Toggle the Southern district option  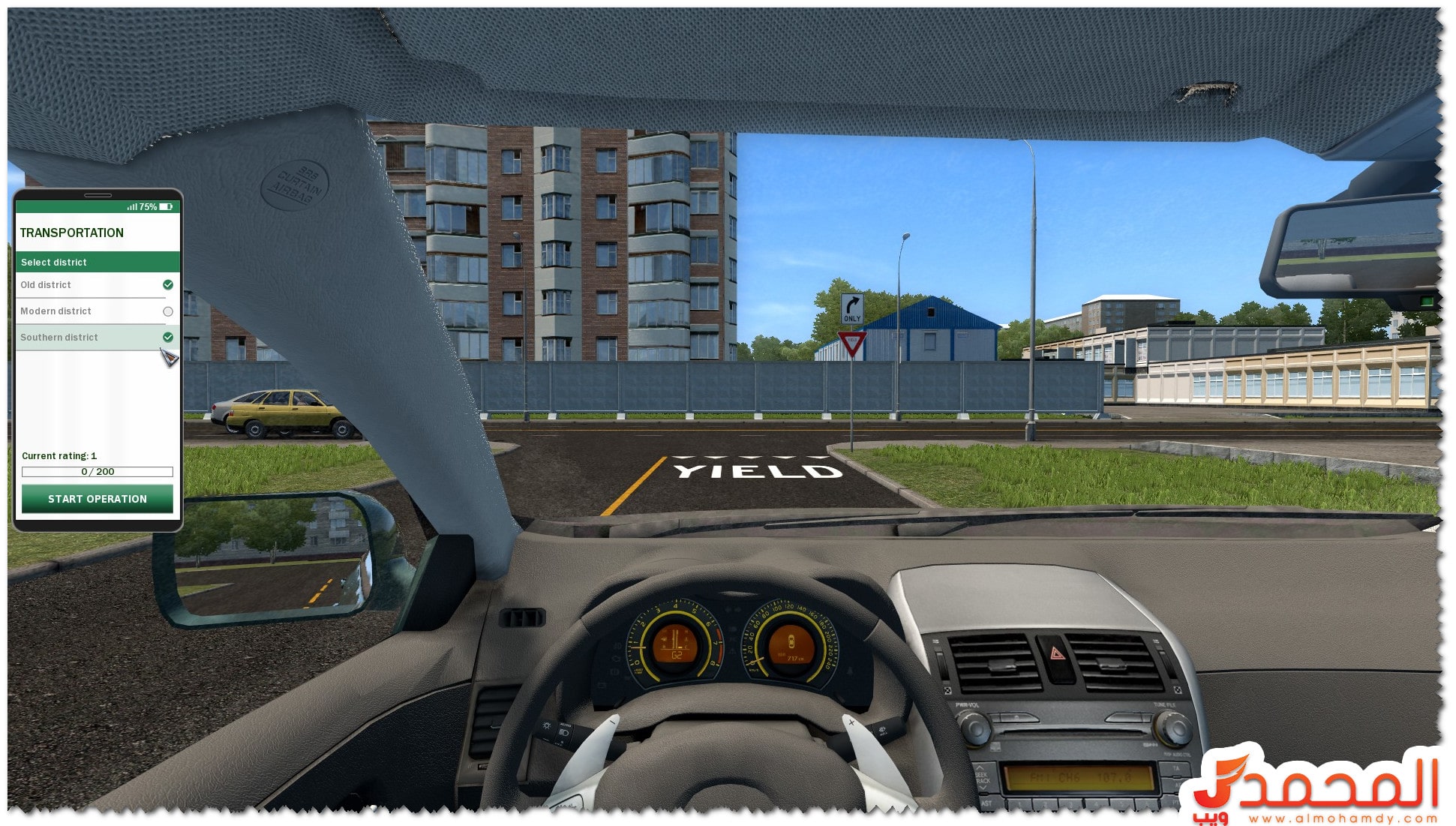point(167,338)
